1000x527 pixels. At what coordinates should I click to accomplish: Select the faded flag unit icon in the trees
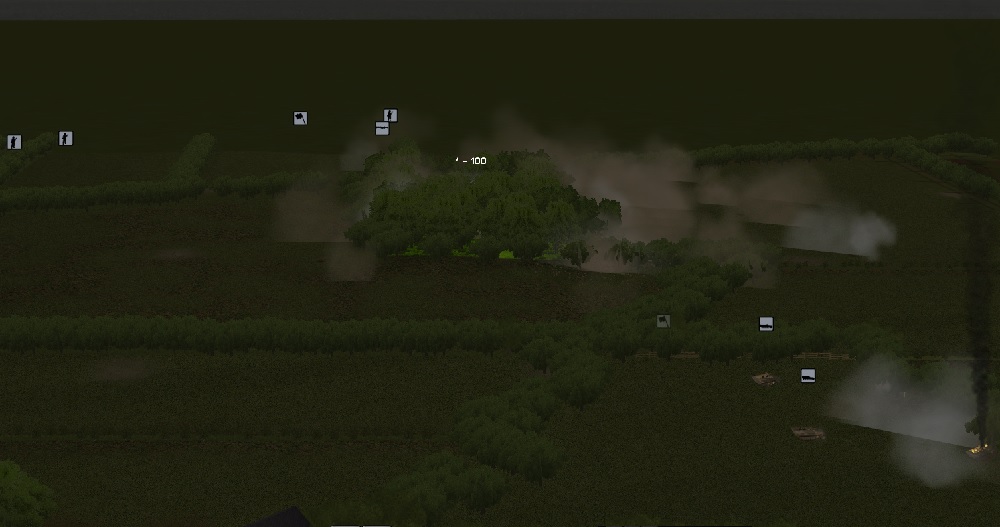click(x=663, y=321)
